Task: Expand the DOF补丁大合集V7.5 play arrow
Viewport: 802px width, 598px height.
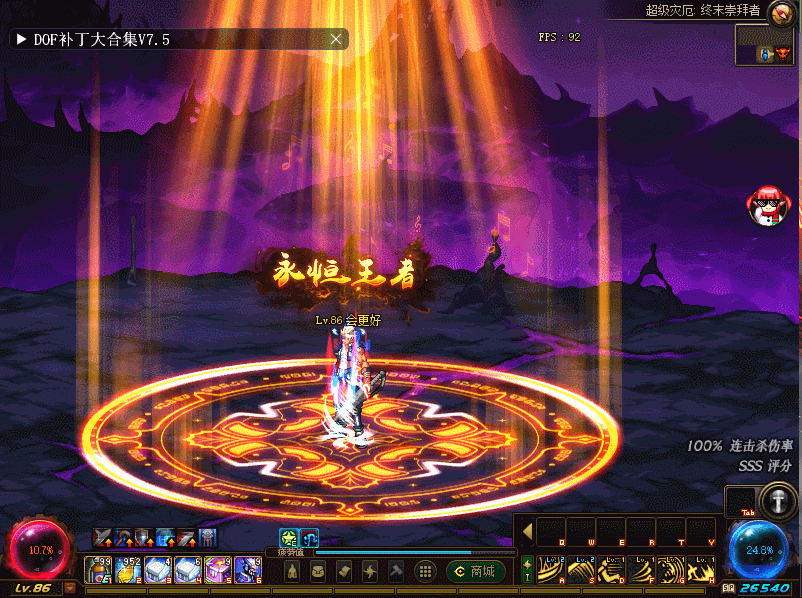Action: coord(20,39)
